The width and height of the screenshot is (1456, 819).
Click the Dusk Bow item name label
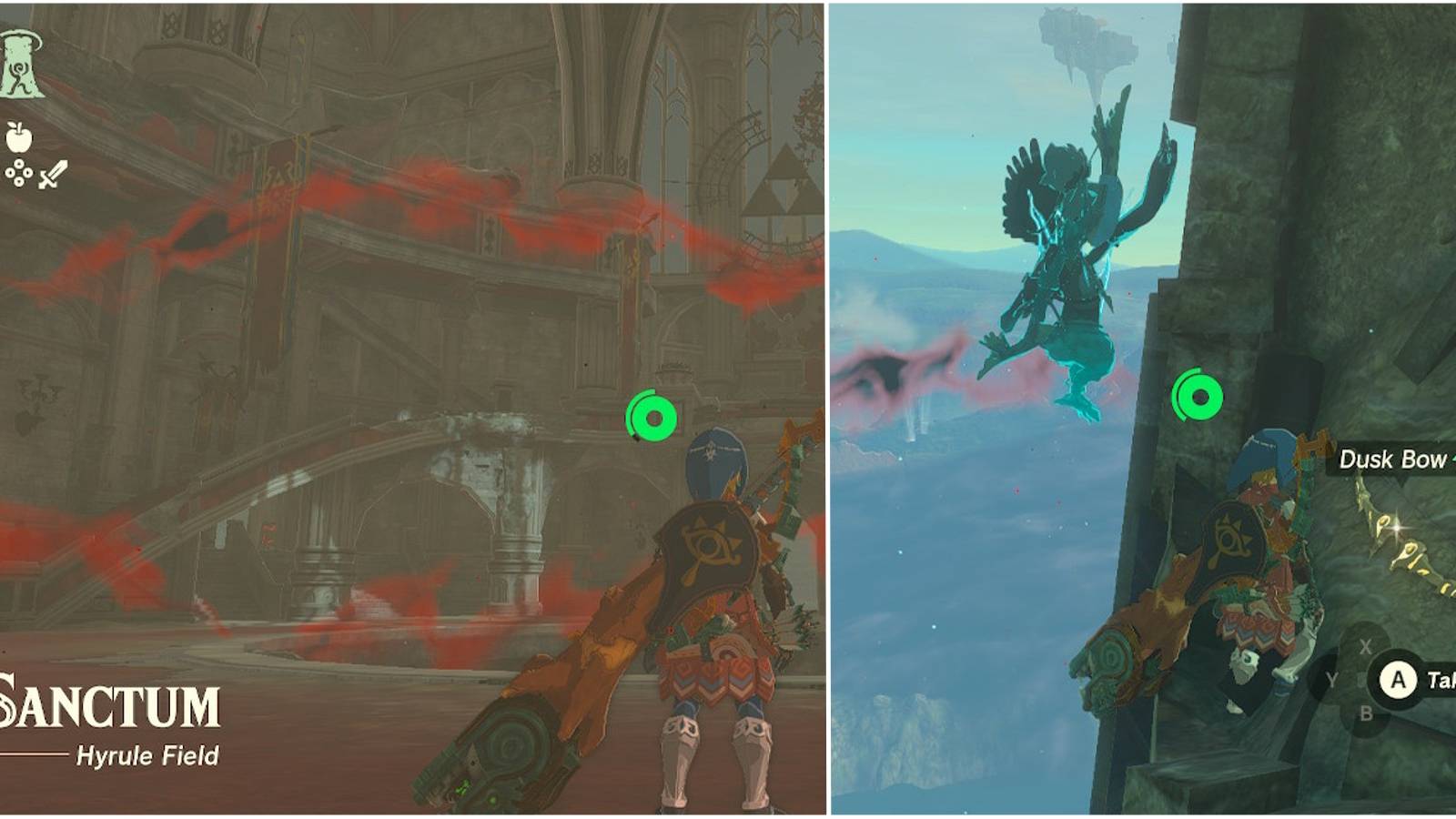1392,458
